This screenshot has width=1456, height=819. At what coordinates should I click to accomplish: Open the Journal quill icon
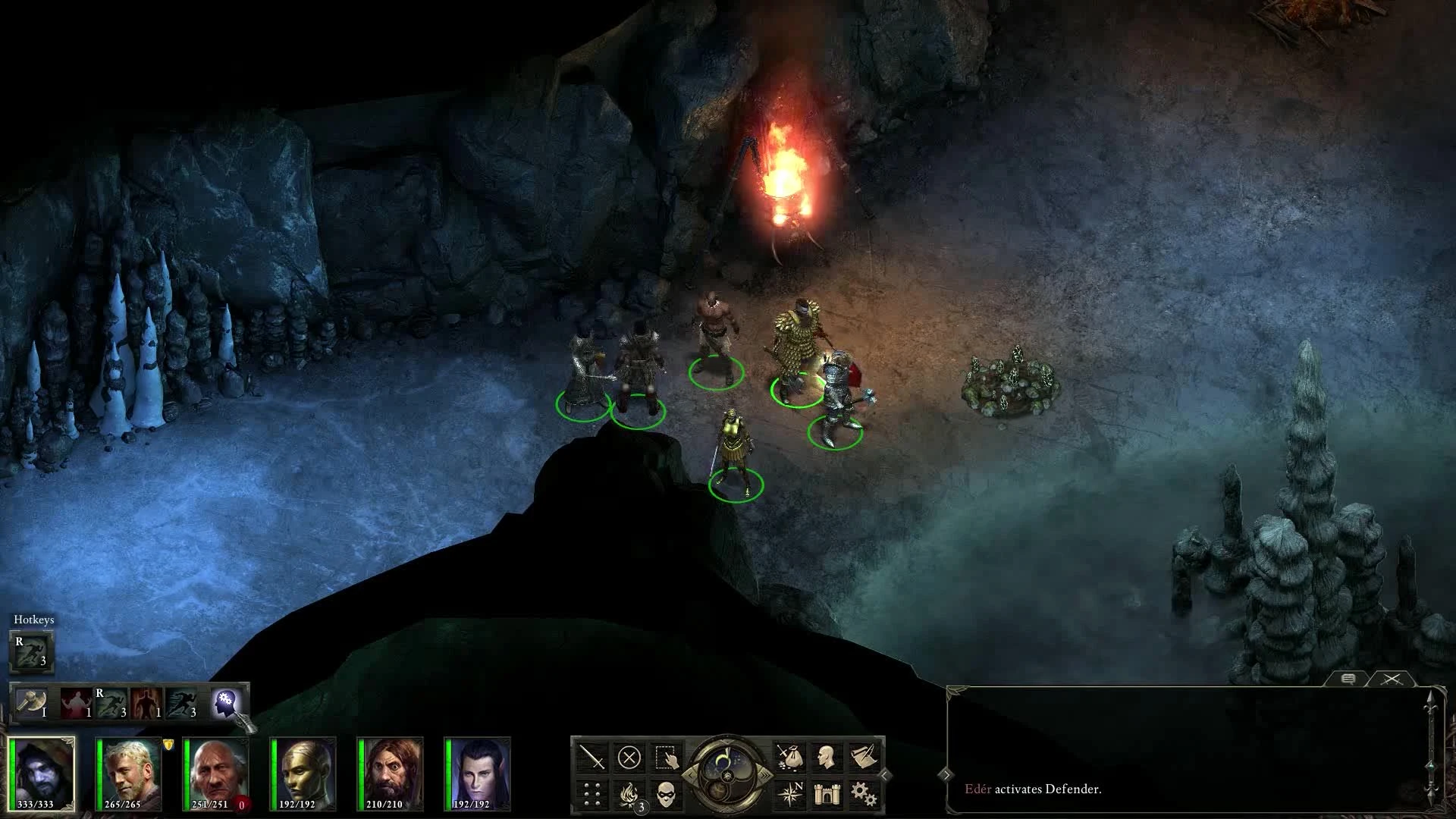click(862, 755)
